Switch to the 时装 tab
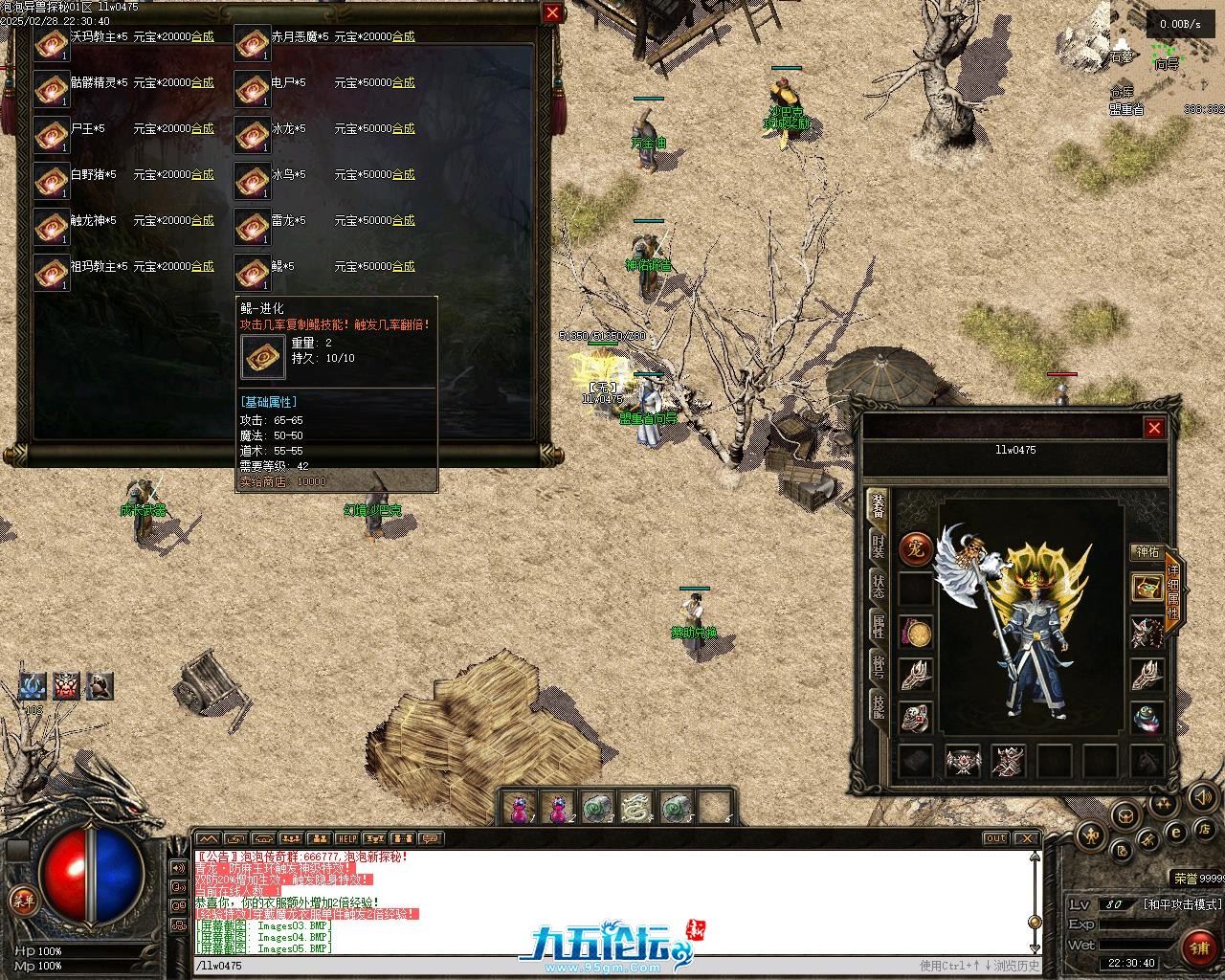Image resolution: width=1225 pixels, height=980 pixels. [878, 546]
